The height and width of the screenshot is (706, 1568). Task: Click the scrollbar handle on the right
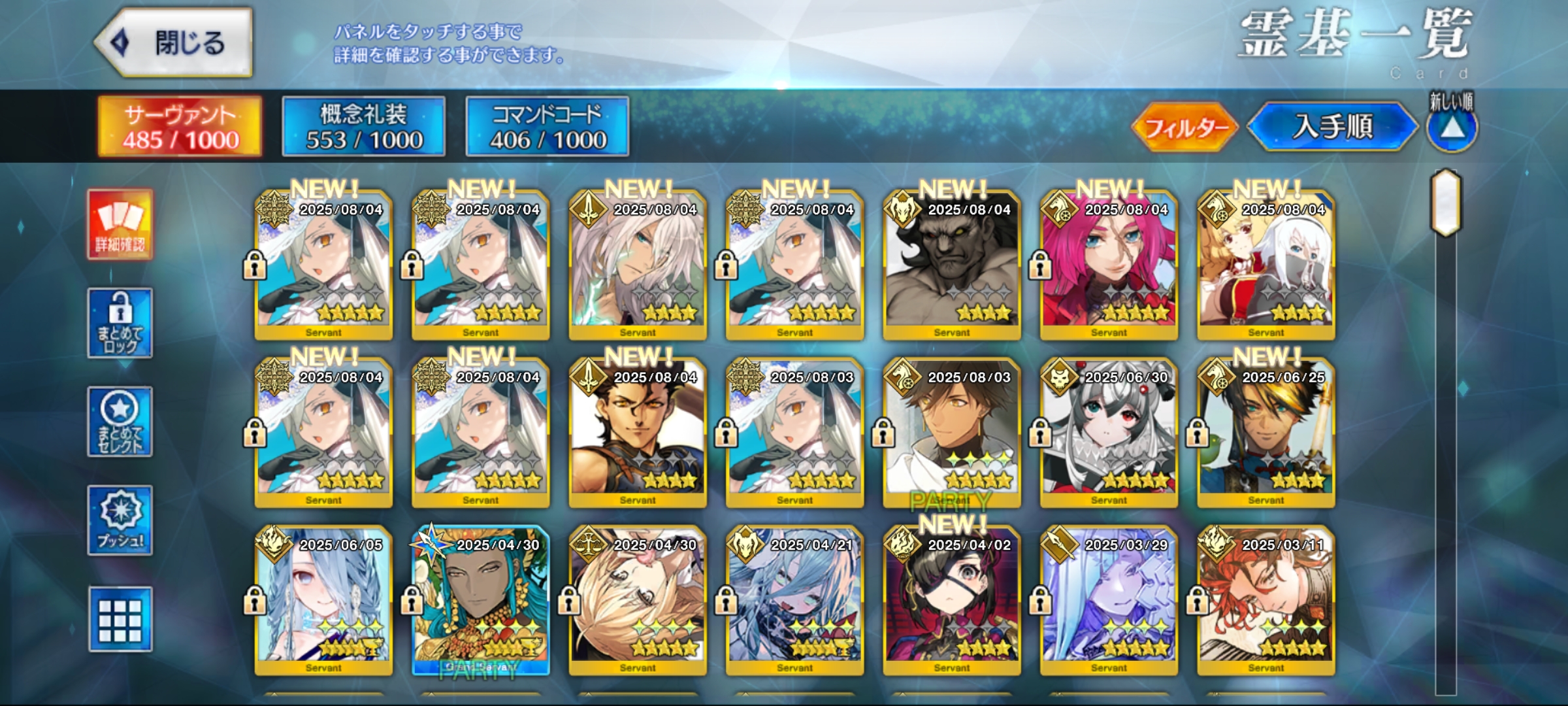tap(1446, 203)
